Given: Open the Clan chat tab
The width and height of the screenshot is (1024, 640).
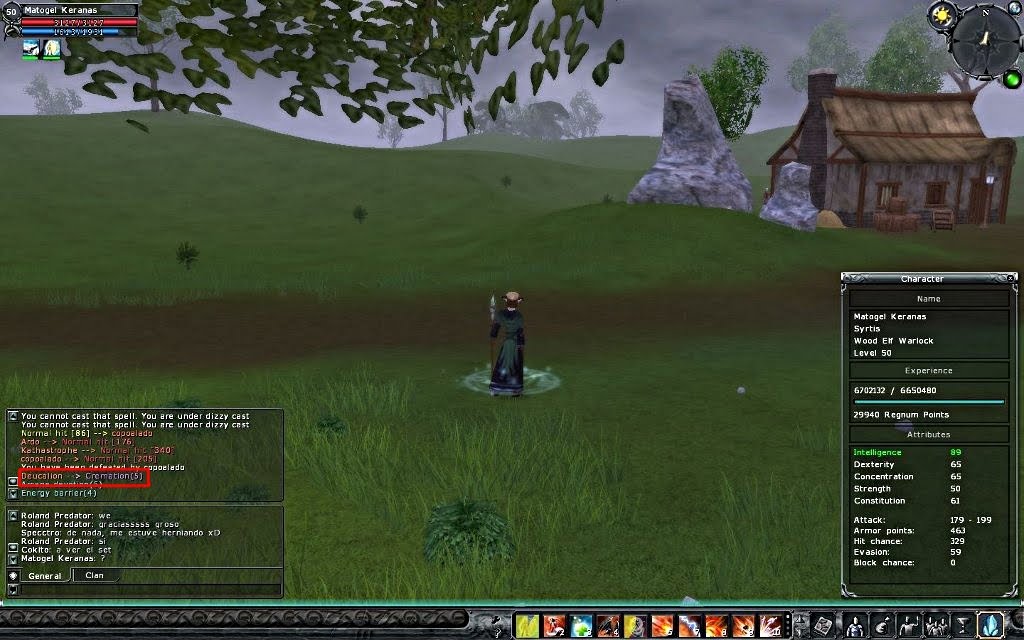Looking at the screenshot, I should tap(95, 576).
